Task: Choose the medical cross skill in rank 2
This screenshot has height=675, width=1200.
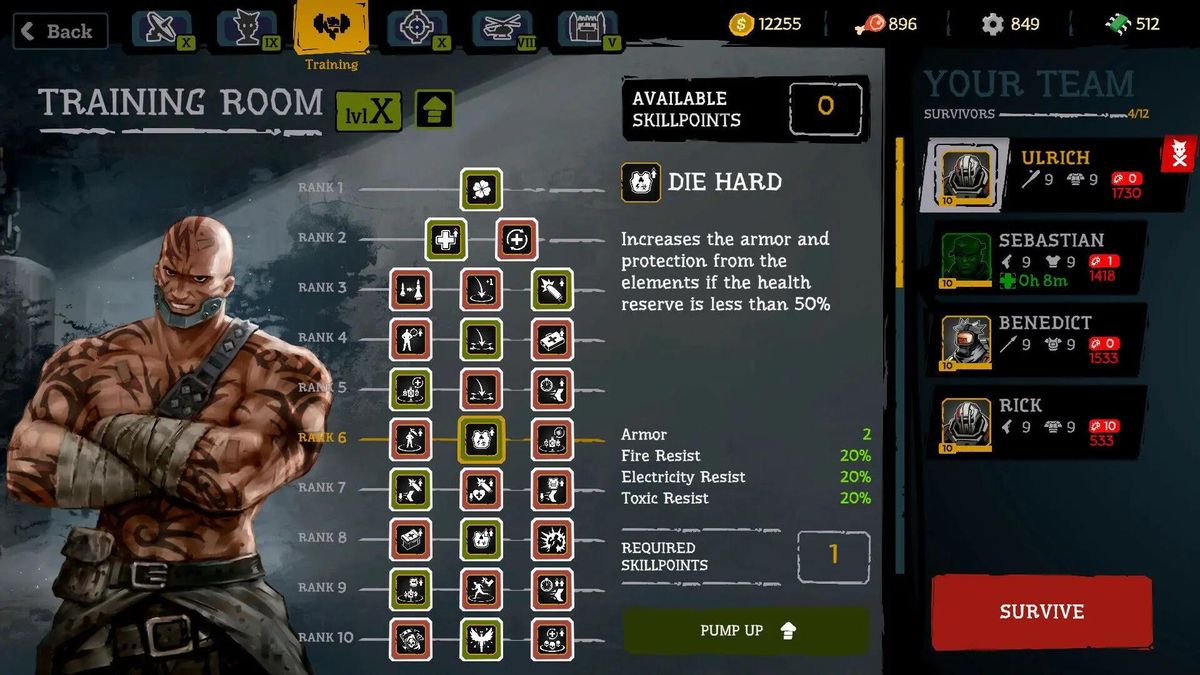Action: pyautogui.click(x=446, y=240)
